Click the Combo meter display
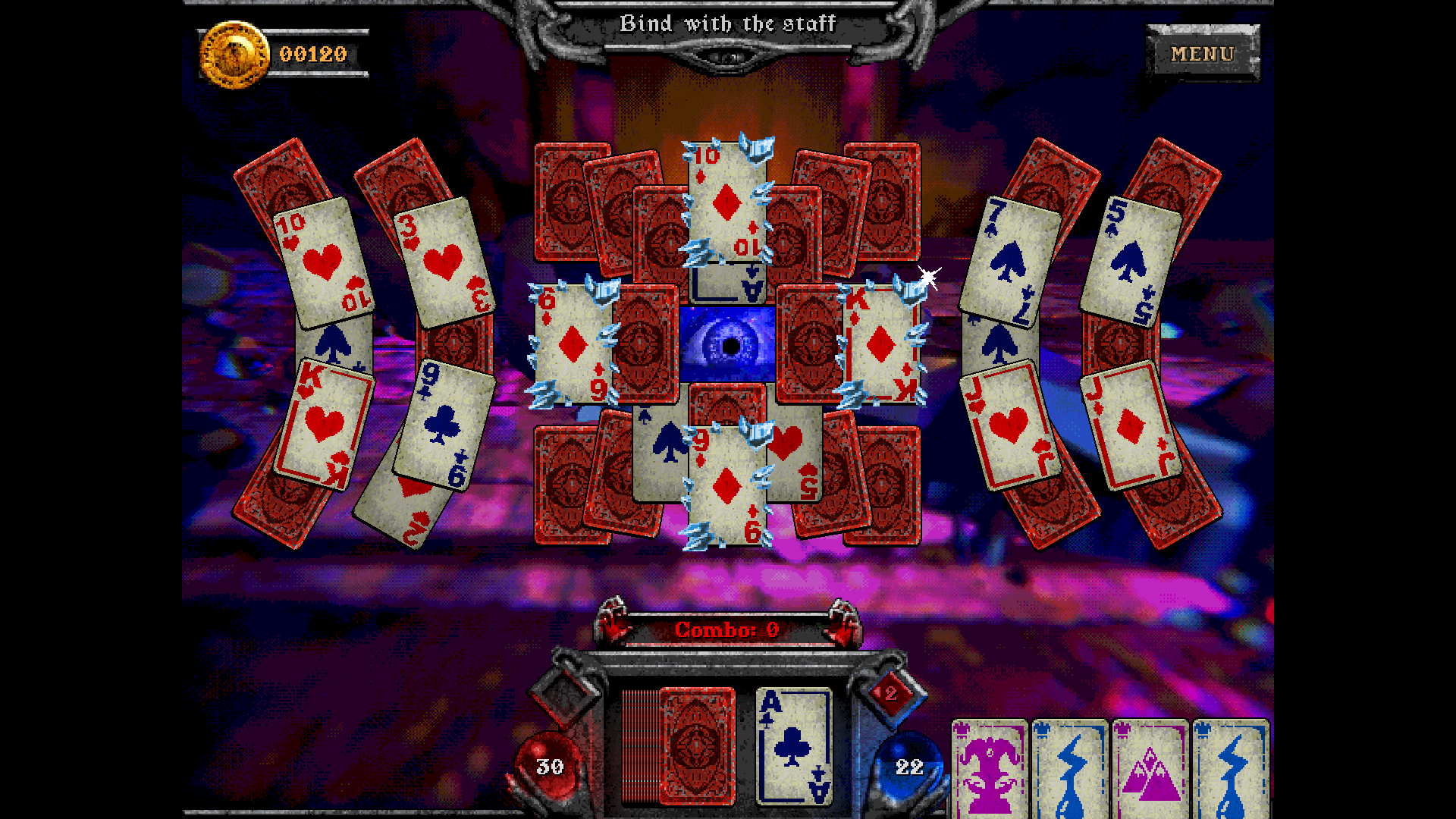This screenshot has width=1456, height=819. coord(726,628)
